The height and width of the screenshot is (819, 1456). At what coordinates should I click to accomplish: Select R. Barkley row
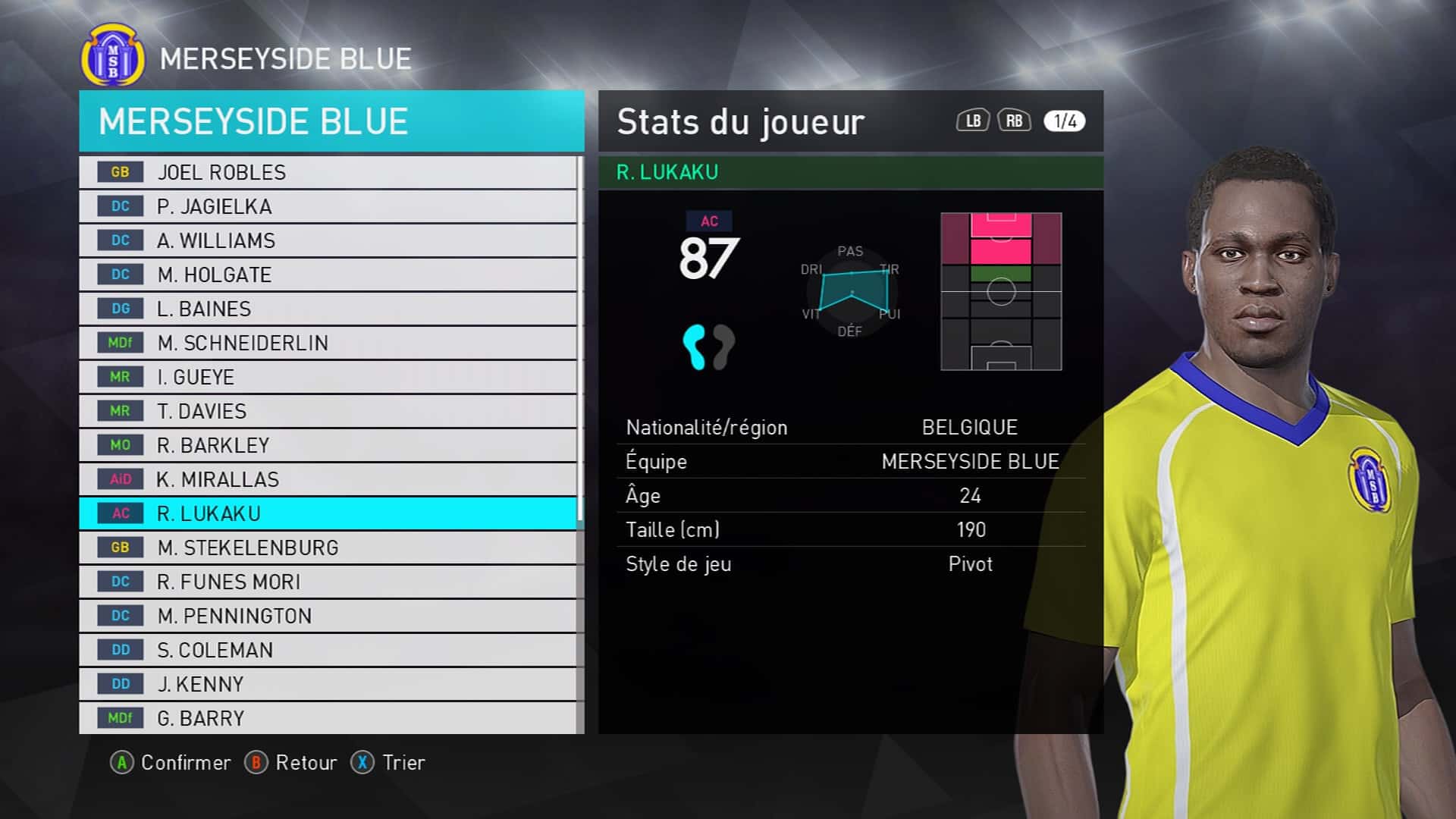click(x=328, y=445)
